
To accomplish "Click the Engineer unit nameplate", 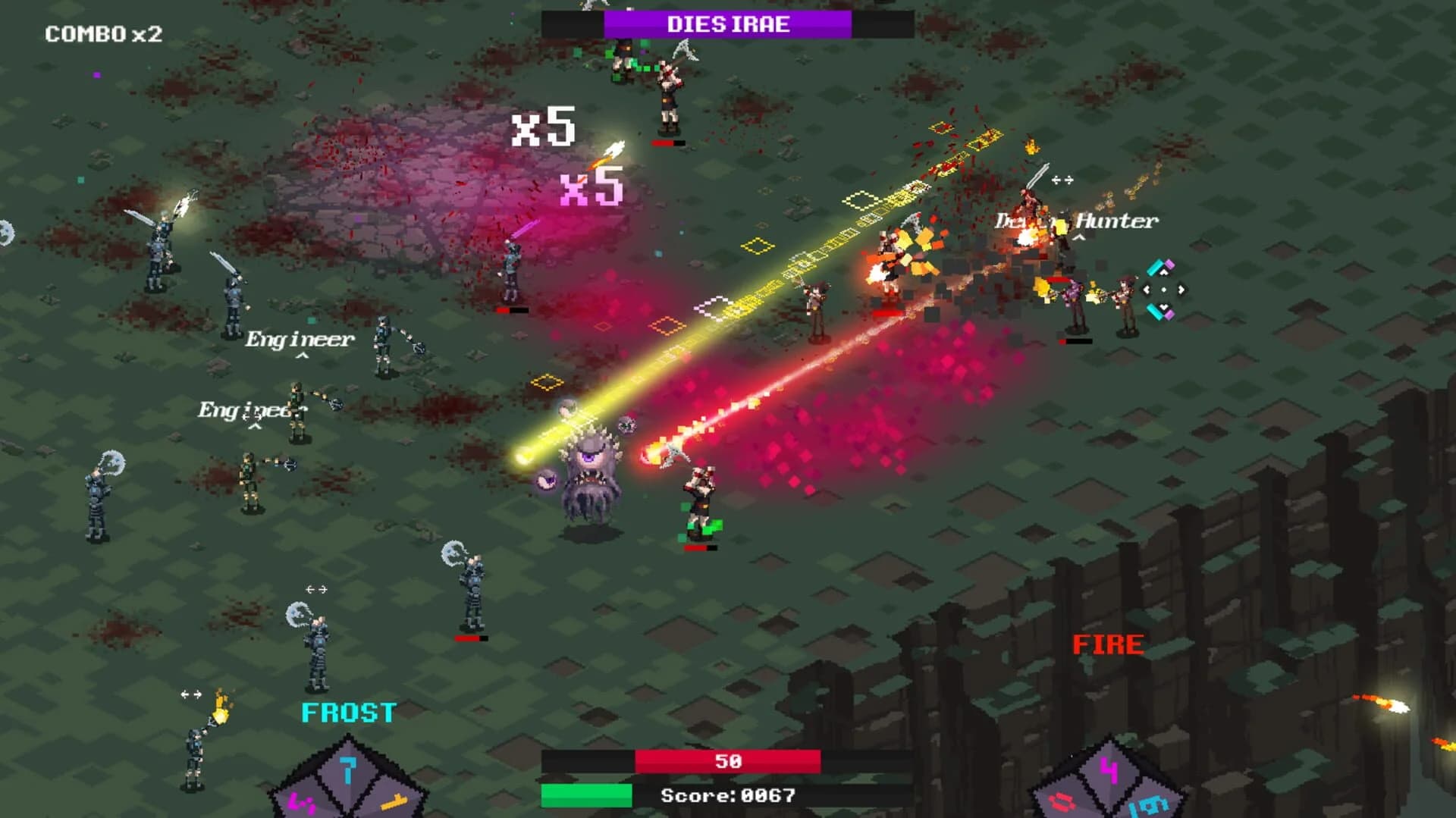I will pyautogui.click(x=299, y=340).
